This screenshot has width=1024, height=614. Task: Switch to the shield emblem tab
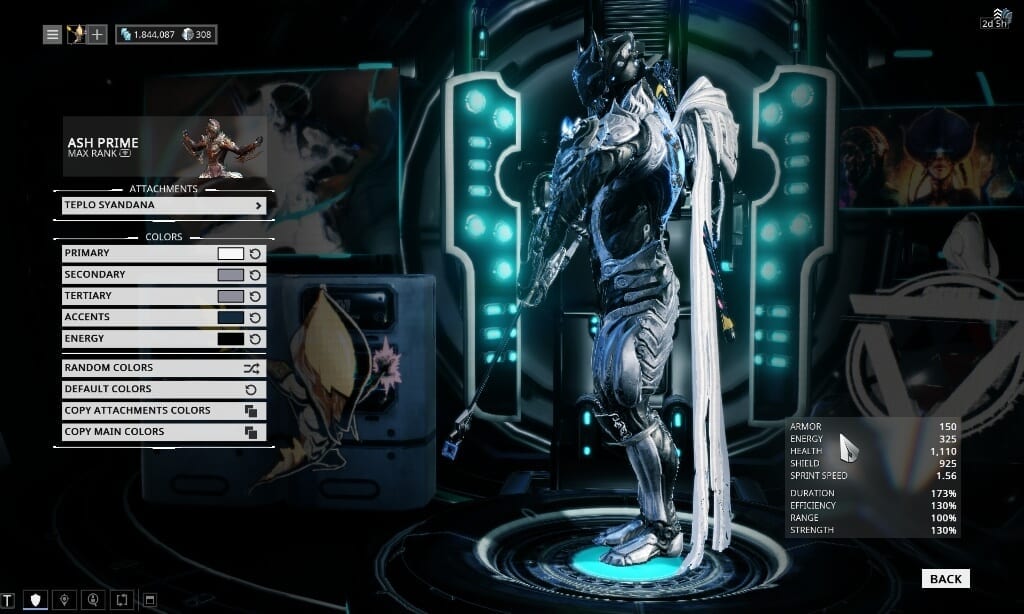point(35,600)
